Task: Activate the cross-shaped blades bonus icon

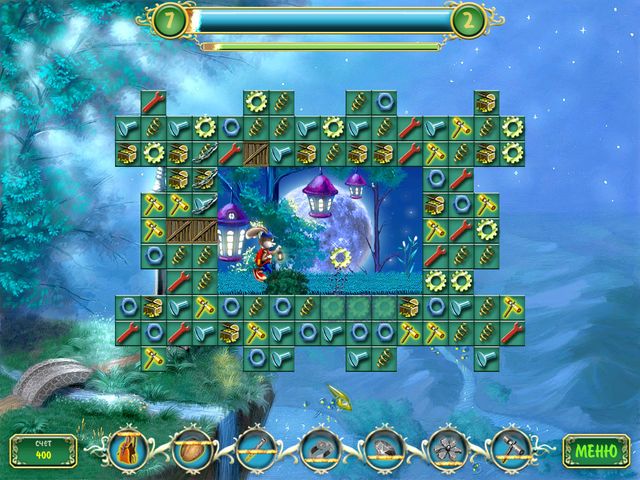Action: point(446,450)
